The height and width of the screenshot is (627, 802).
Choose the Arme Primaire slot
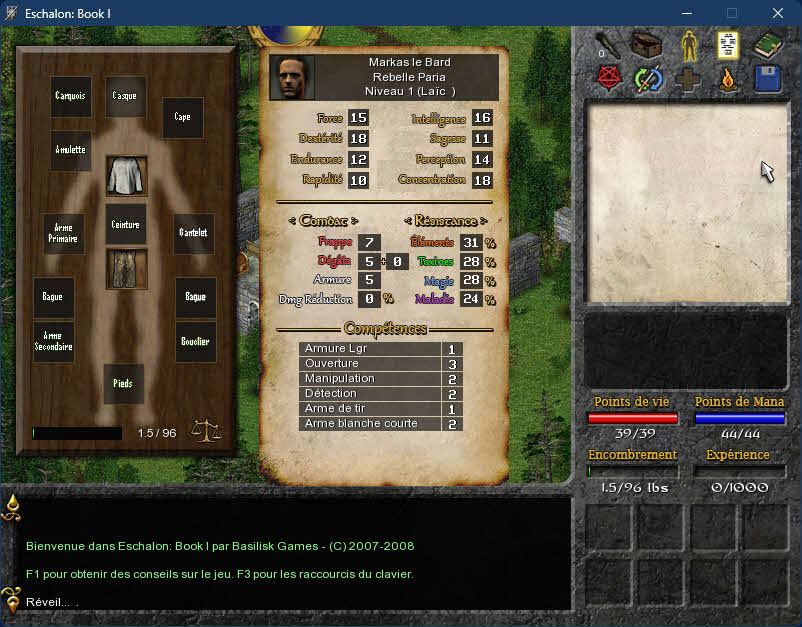click(62, 233)
